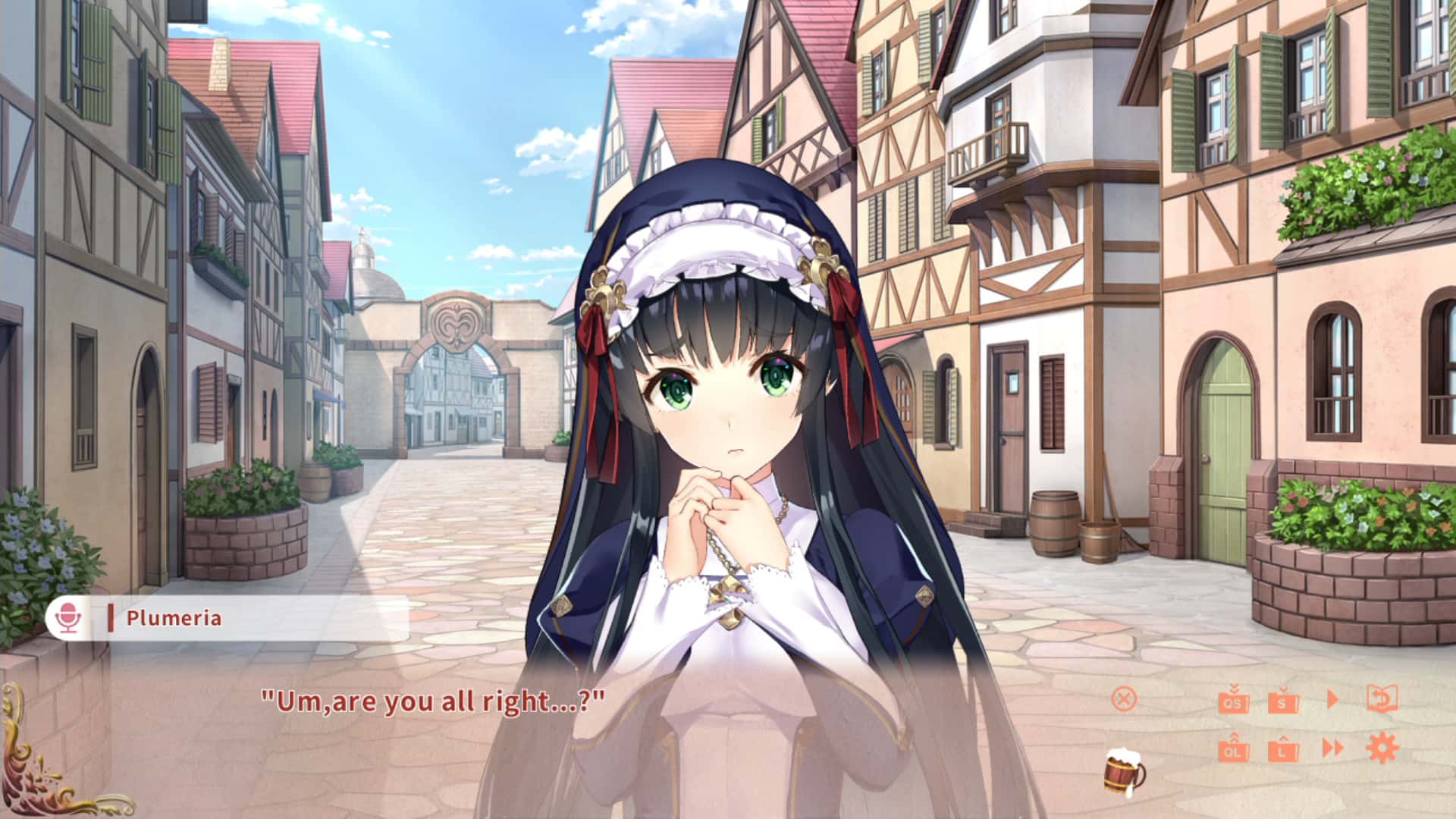Click the double chevron above the QL icon

tap(1234, 737)
